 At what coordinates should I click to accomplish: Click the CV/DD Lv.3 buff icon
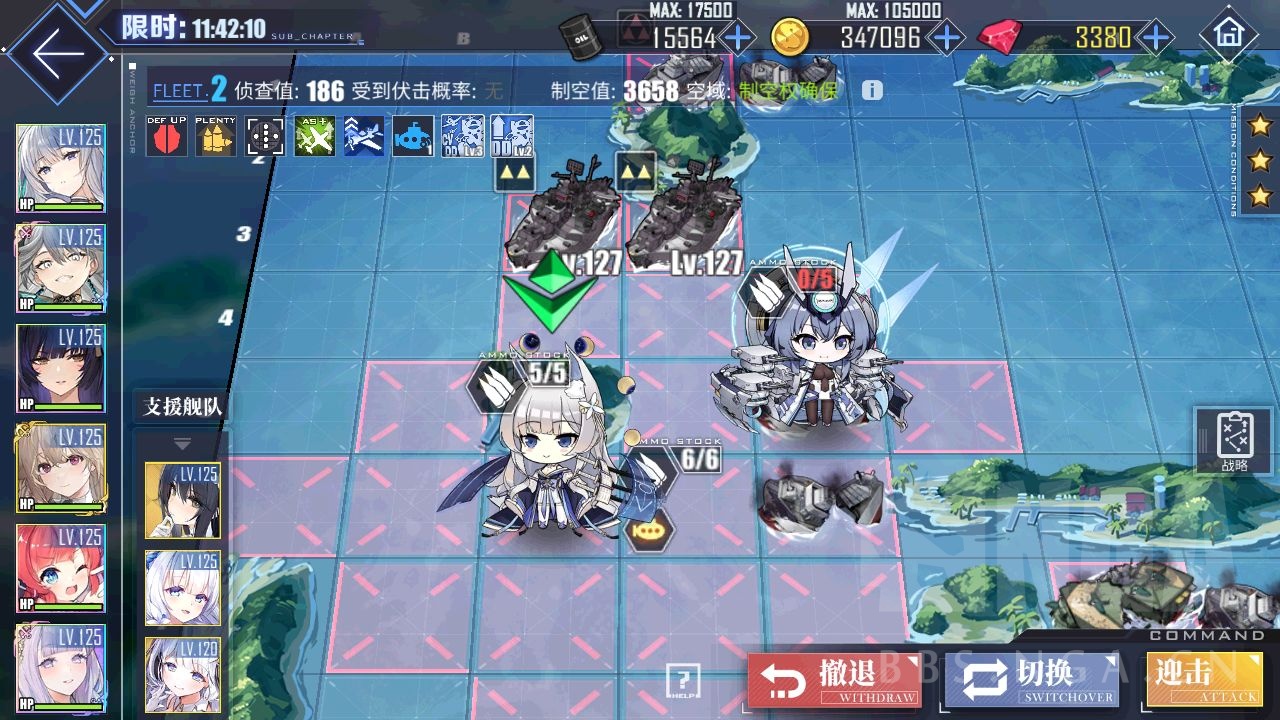[461, 137]
